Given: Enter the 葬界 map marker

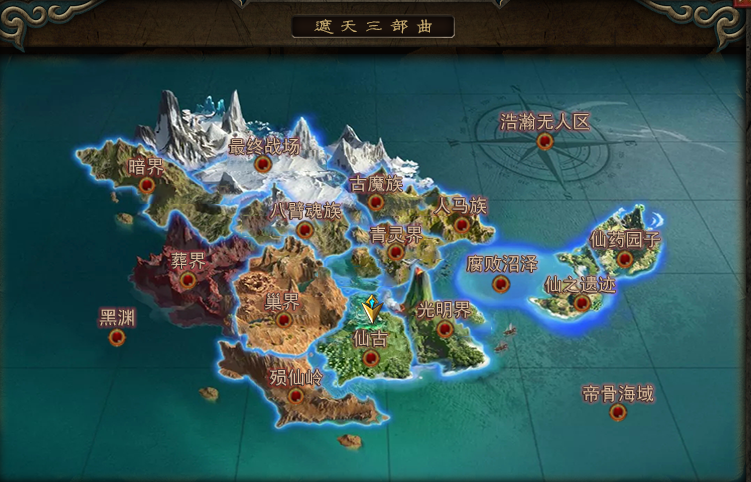Looking at the screenshot, I should [x=187, y=280].
